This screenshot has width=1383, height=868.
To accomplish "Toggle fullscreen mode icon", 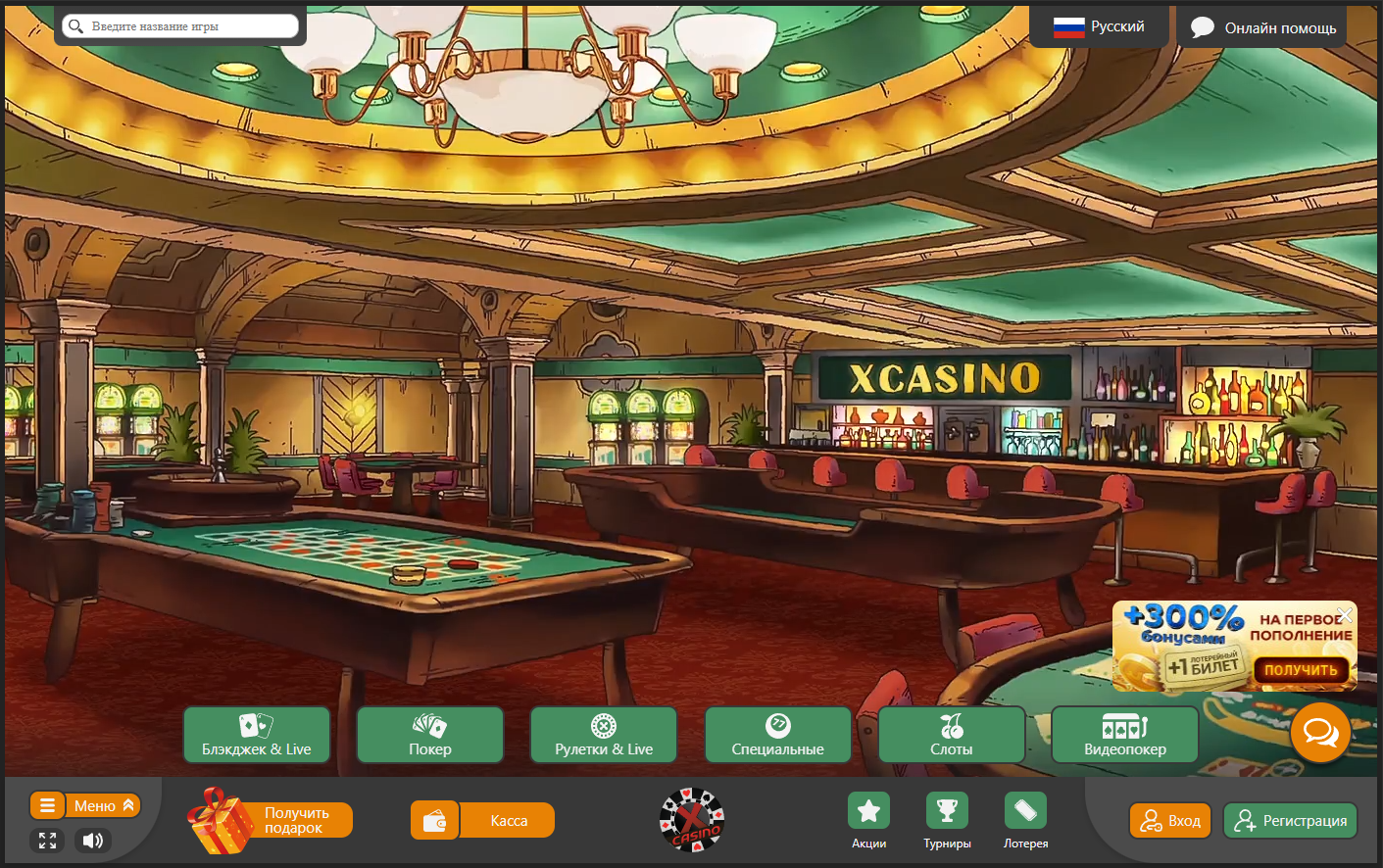I will tap(47, 841).
